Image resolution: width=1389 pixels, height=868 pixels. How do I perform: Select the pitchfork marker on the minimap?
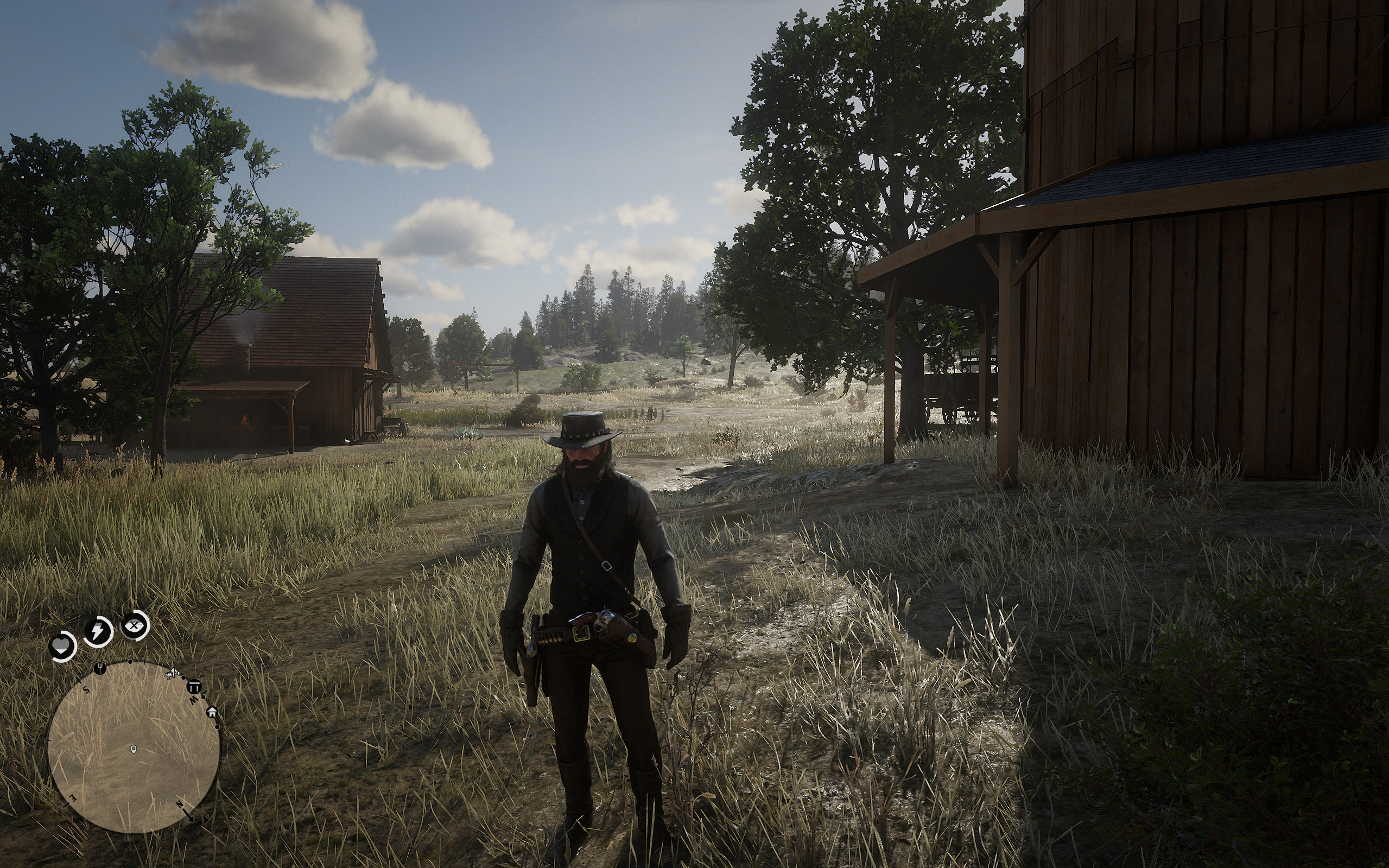click(100, 668)
